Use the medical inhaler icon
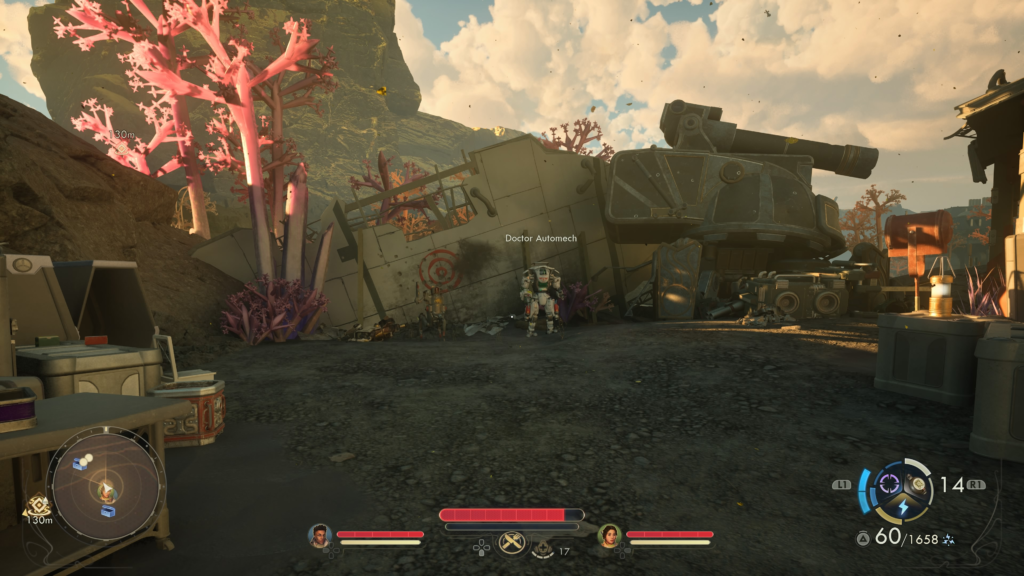Image resolution: width=1024 pixels, height=576 pixels. pos(543,549)
